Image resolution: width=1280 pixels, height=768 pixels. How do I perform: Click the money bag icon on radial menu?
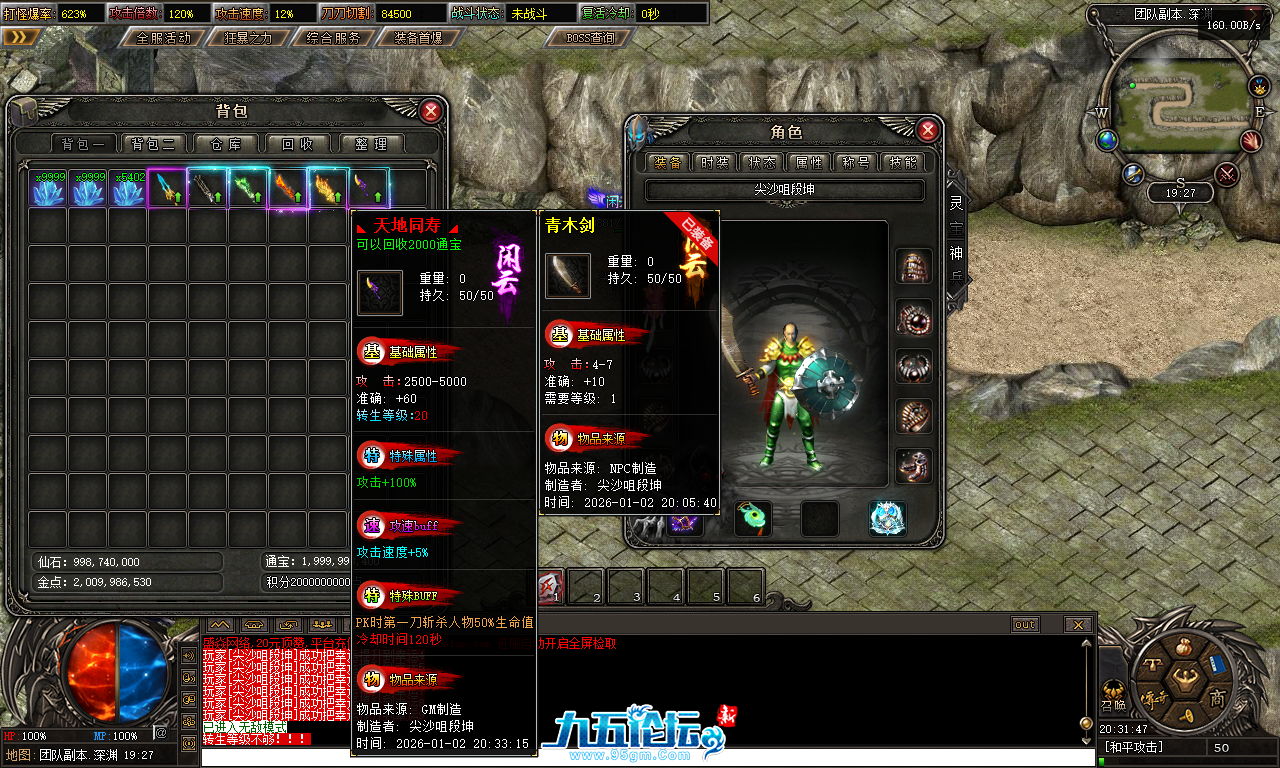pyautogui.click(x=1184, y=647)
